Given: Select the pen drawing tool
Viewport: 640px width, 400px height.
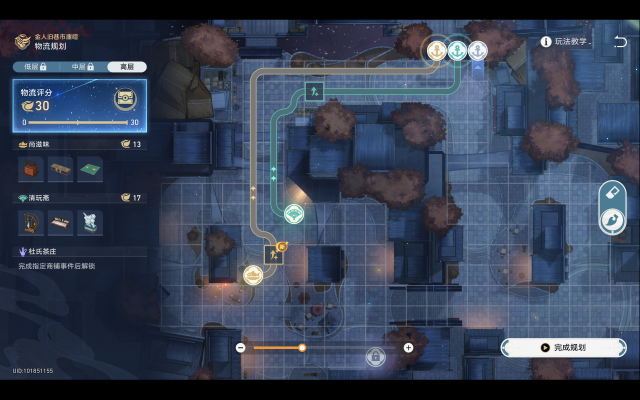Looking at the screenshot, I should [x=611, y=220].
